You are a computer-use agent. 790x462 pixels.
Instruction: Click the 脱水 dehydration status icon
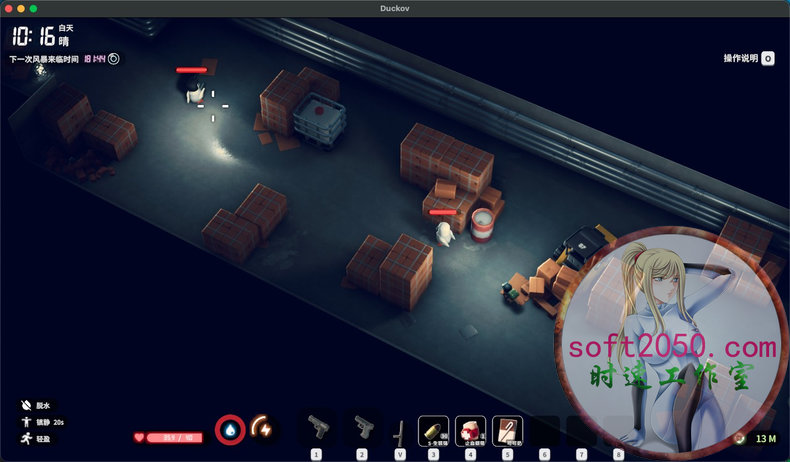pyautogui.click(x=26, y=407)
